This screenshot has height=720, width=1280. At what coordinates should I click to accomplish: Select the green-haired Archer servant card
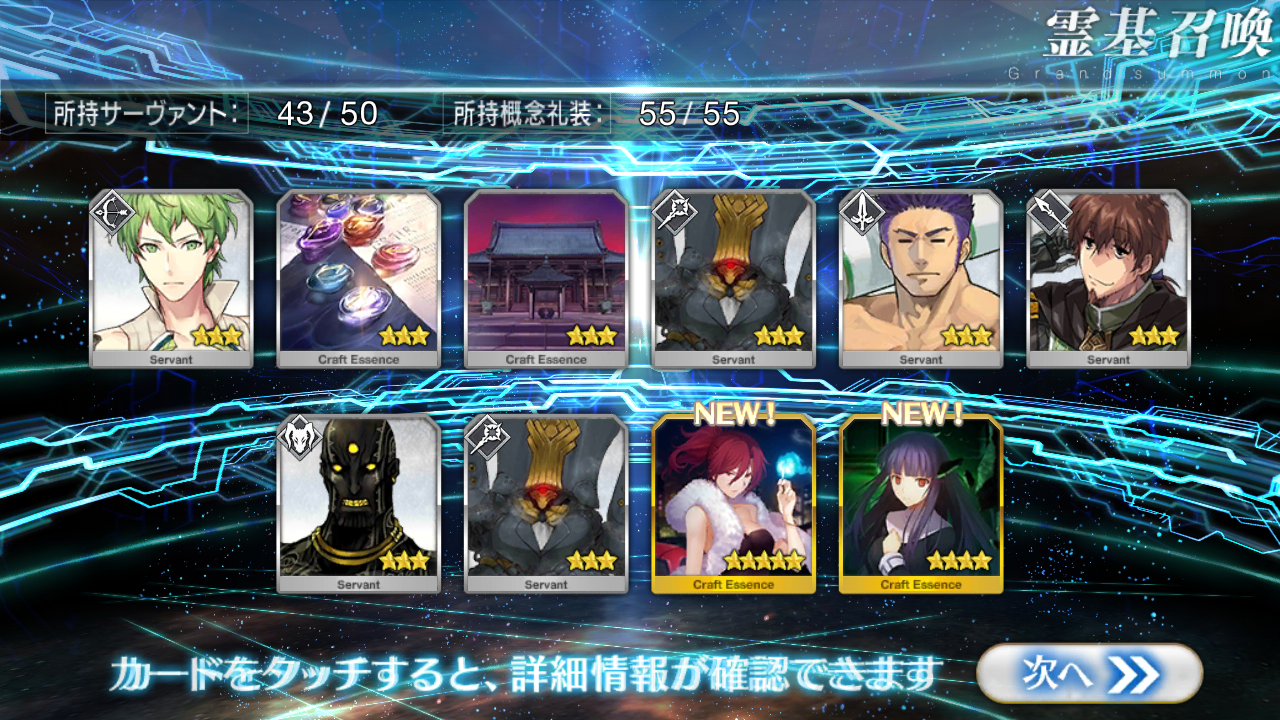pos(171,279)
